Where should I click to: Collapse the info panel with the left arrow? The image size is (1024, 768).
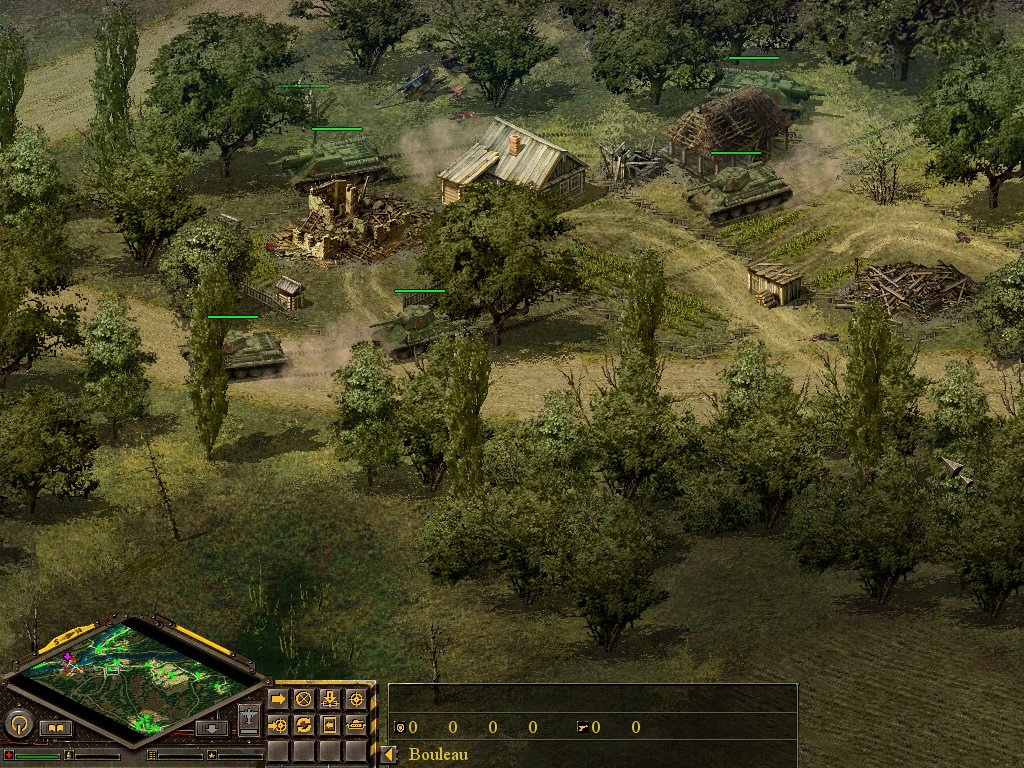point(388,755)
